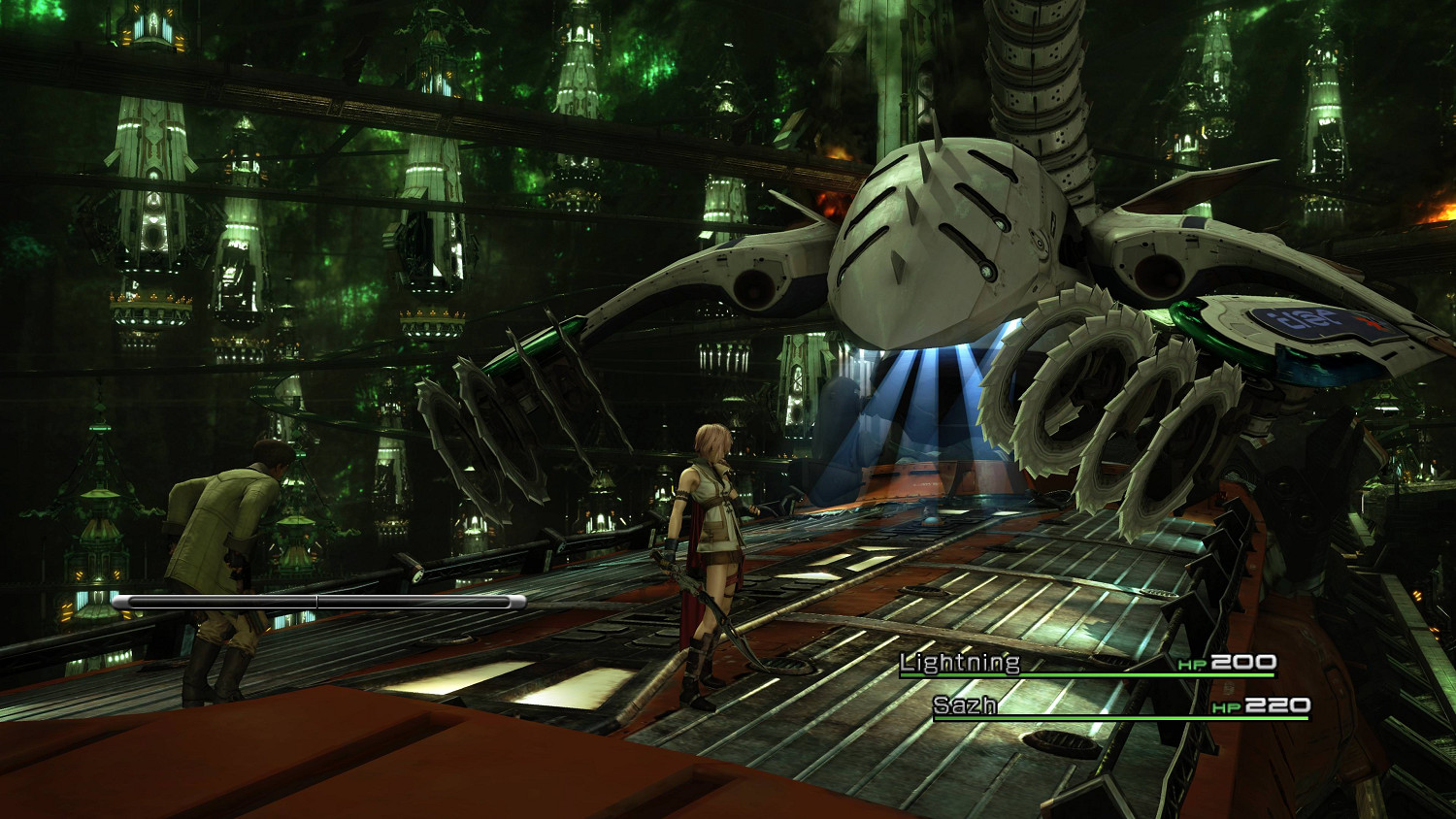Select Lightning's party status row

point(1086,664)
